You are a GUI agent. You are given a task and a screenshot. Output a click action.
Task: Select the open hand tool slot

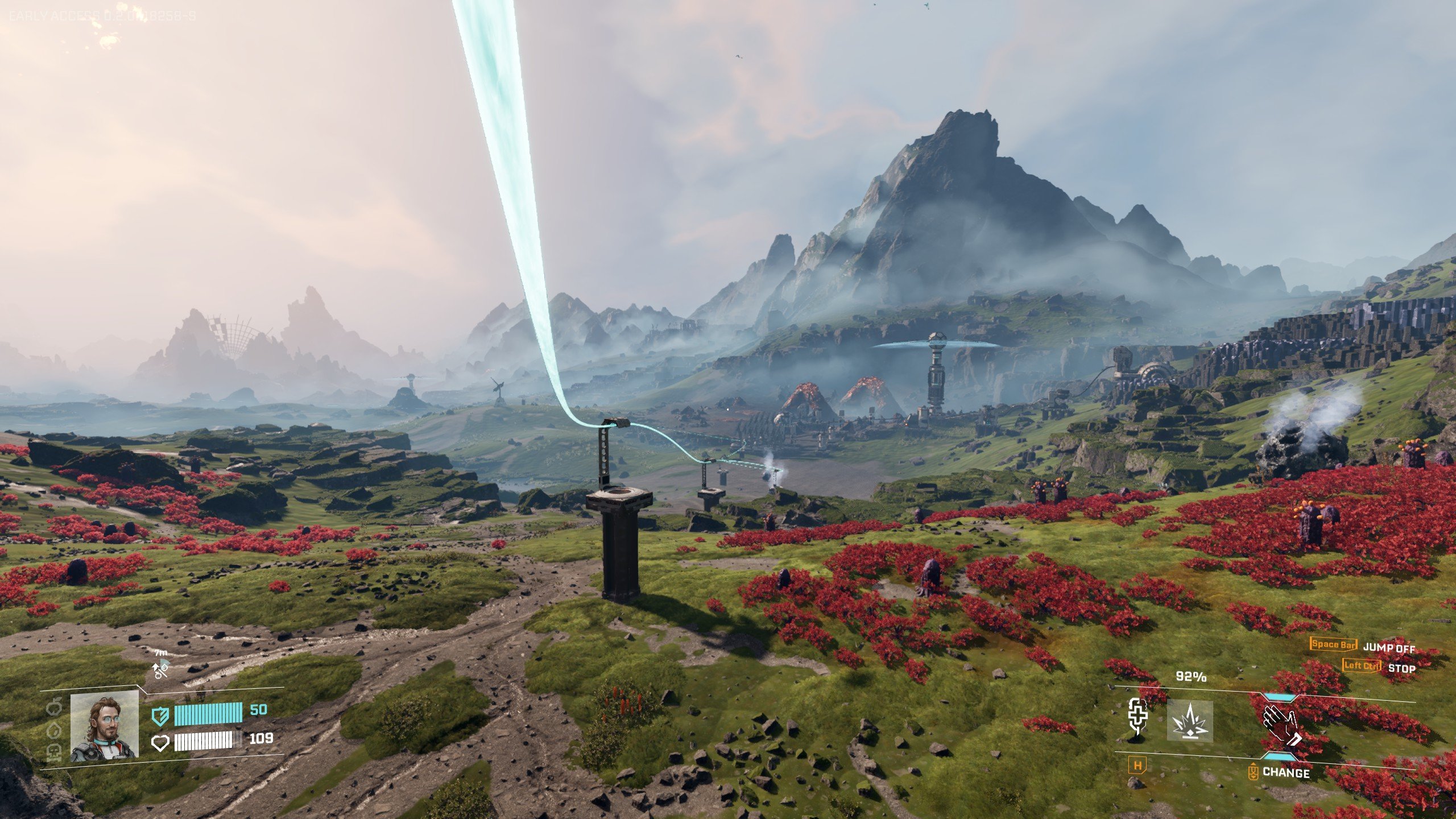[x=1280, y=725]
